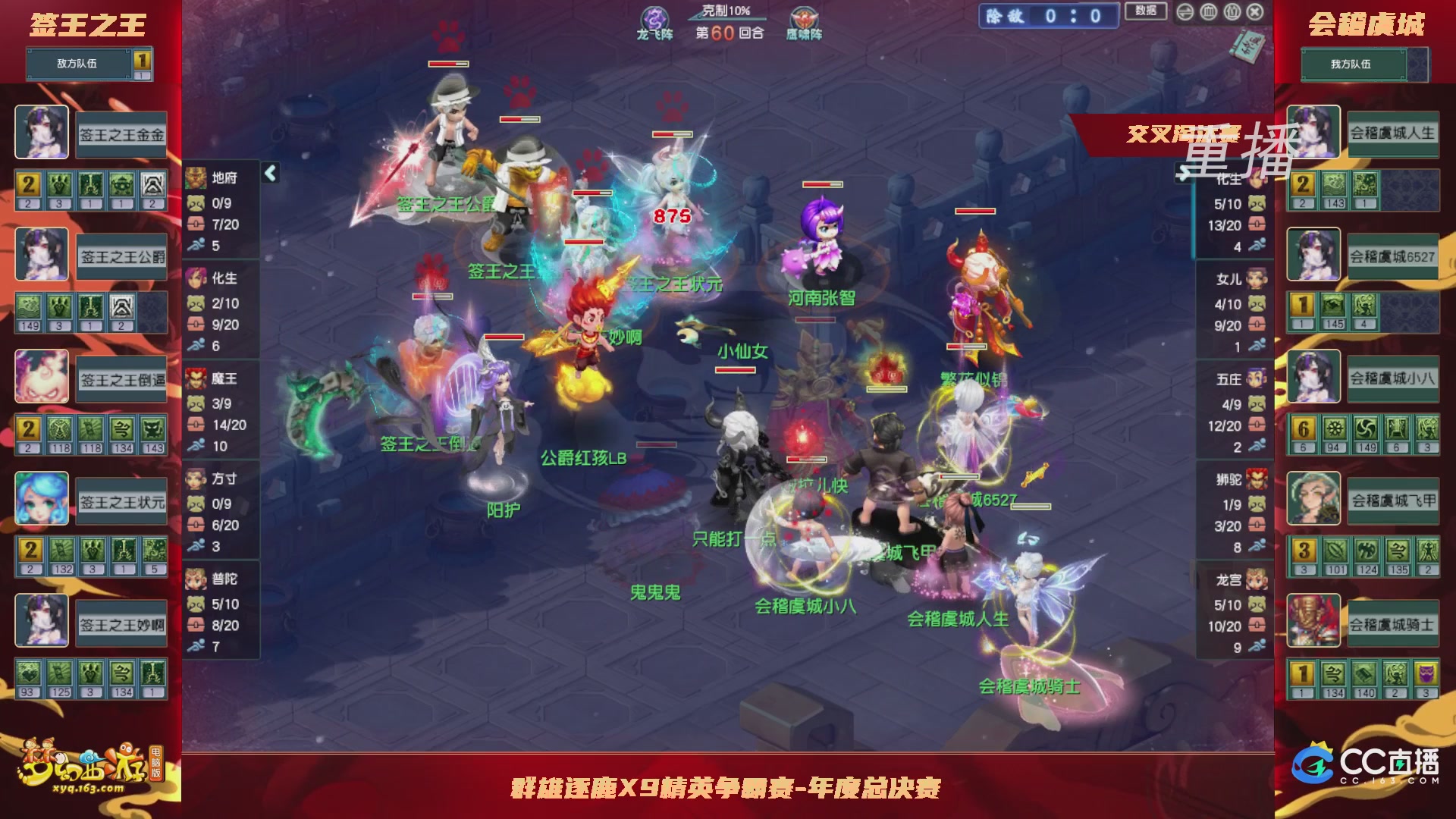Toggle the grid display circular icon
1456x819 pixels.
(x=1208, y=13)
